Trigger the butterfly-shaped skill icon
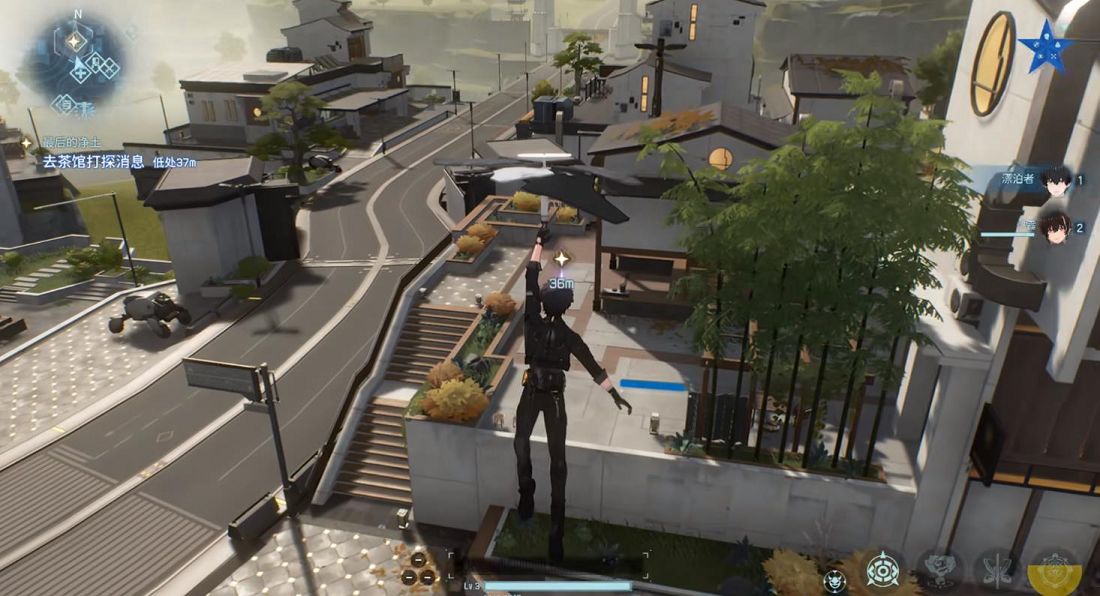The width and height of the screenshot is (1100, 596). [997, 570]
